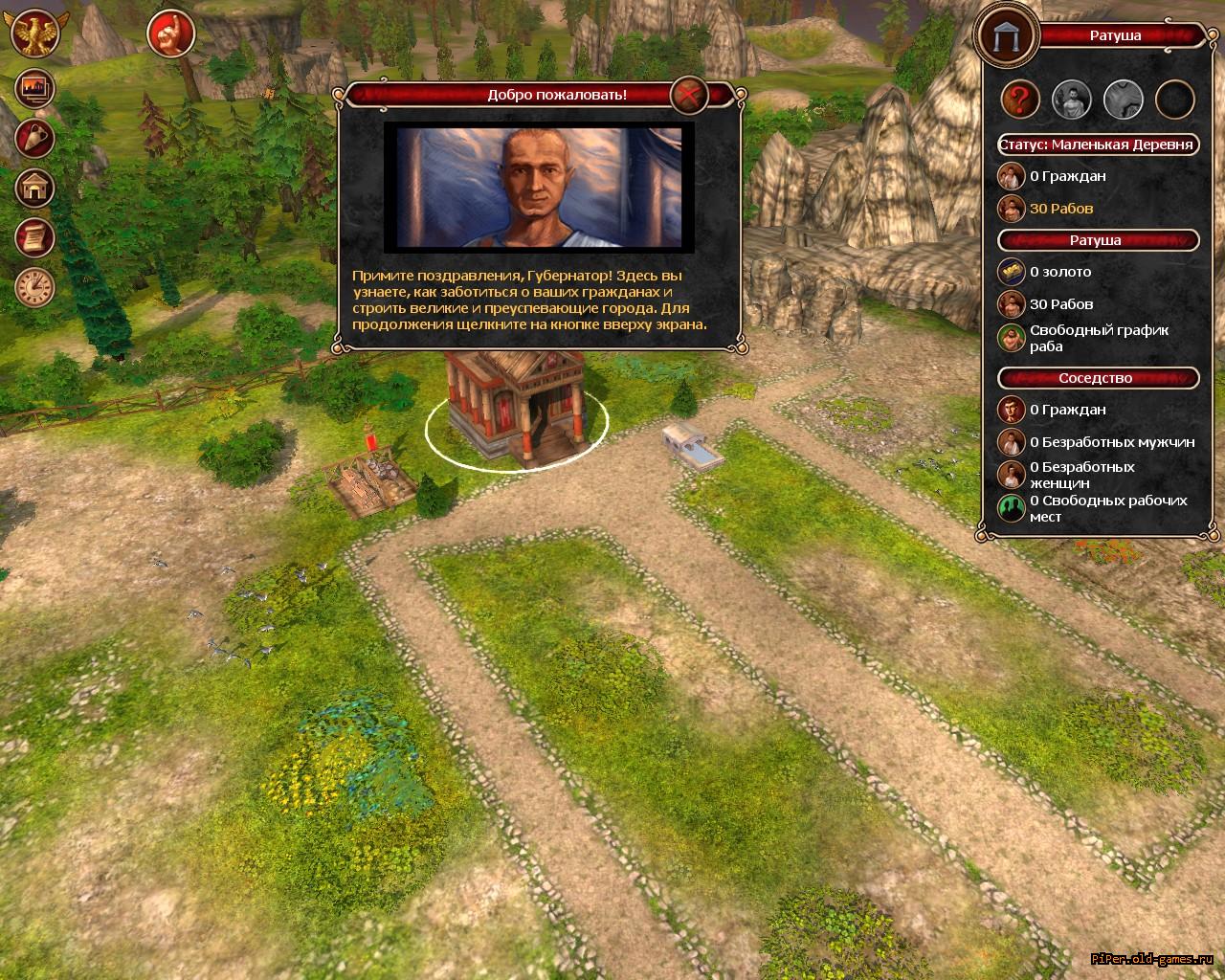Open the picture overlays button
Image resolution: width=1225 pixels, height=980 pixels.
click(35, 88)
